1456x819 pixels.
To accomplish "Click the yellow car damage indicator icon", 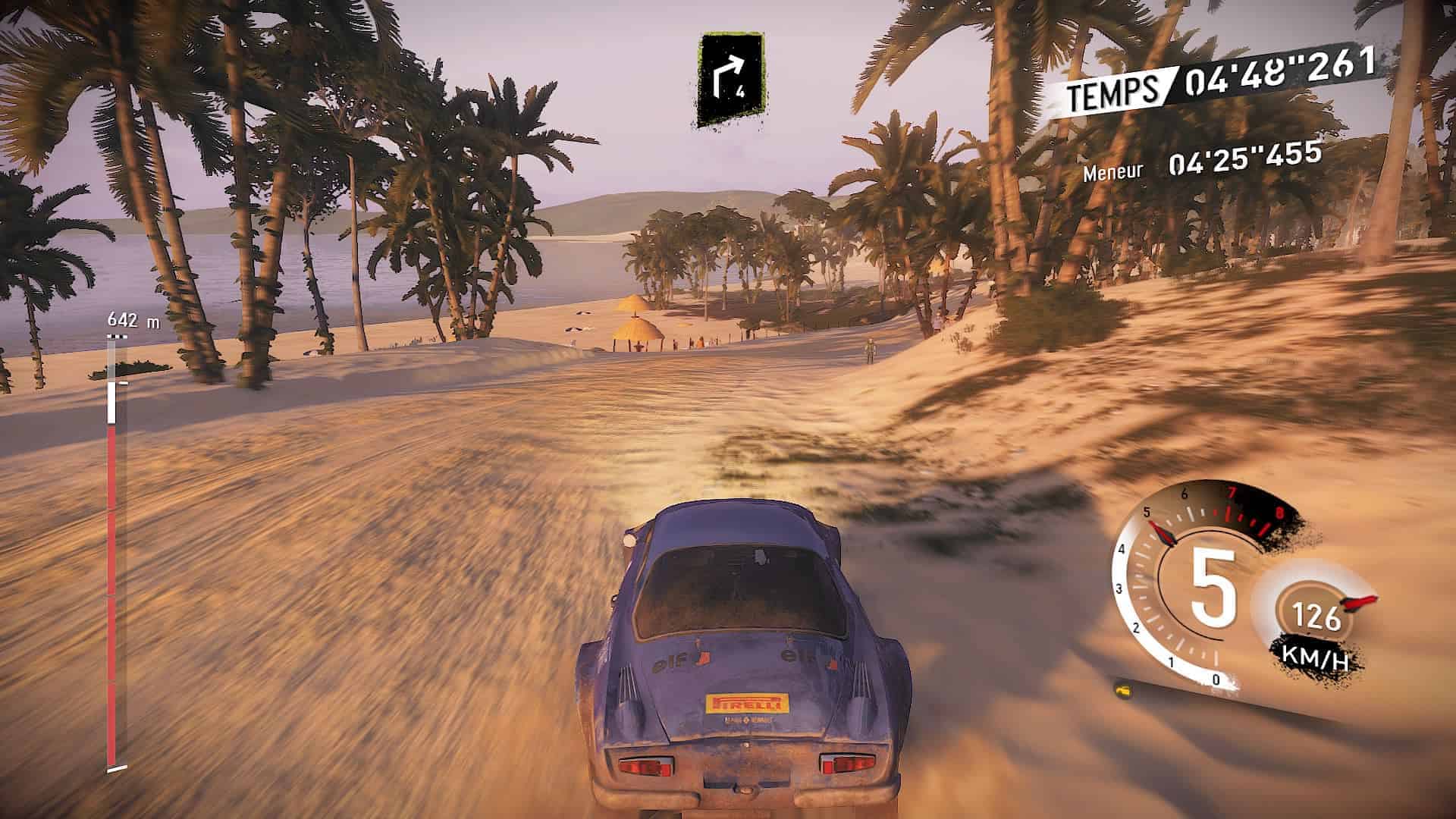I will click(1124, 689).
